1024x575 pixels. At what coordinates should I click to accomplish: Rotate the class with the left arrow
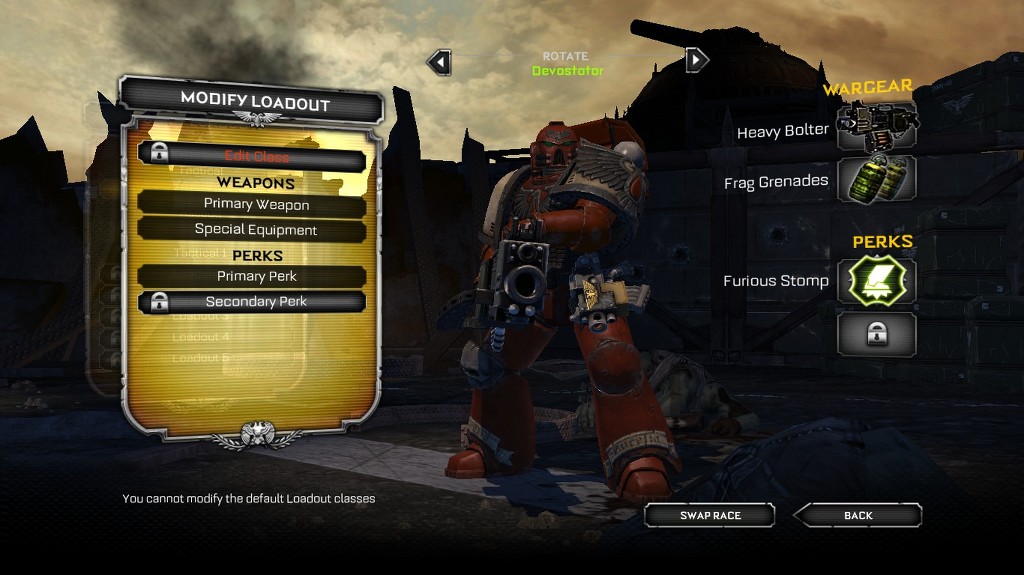(438, 62)
